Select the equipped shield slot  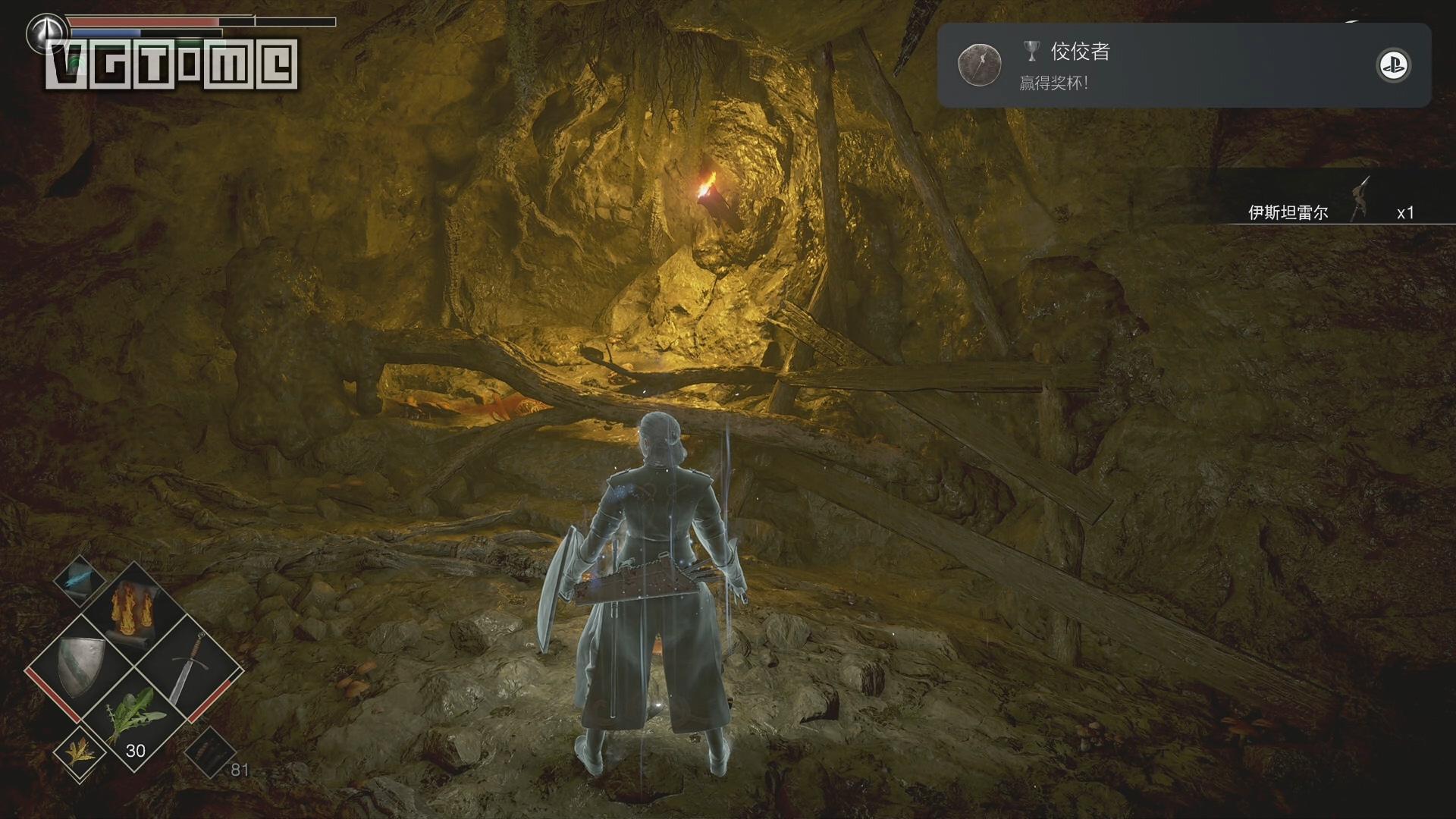pos(81,666)
